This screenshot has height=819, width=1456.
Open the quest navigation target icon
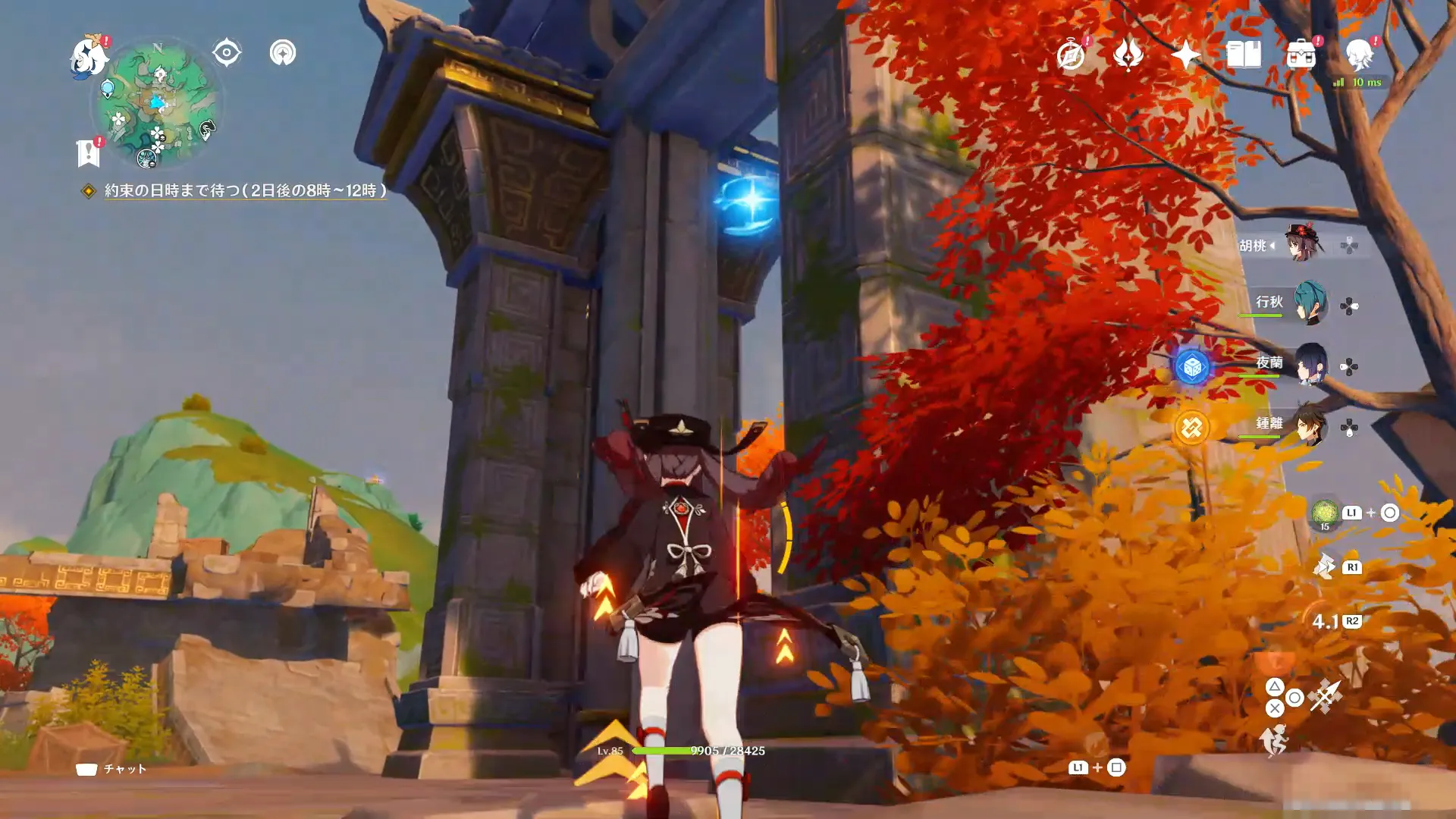pyautogui.click(x=226, y=53)
